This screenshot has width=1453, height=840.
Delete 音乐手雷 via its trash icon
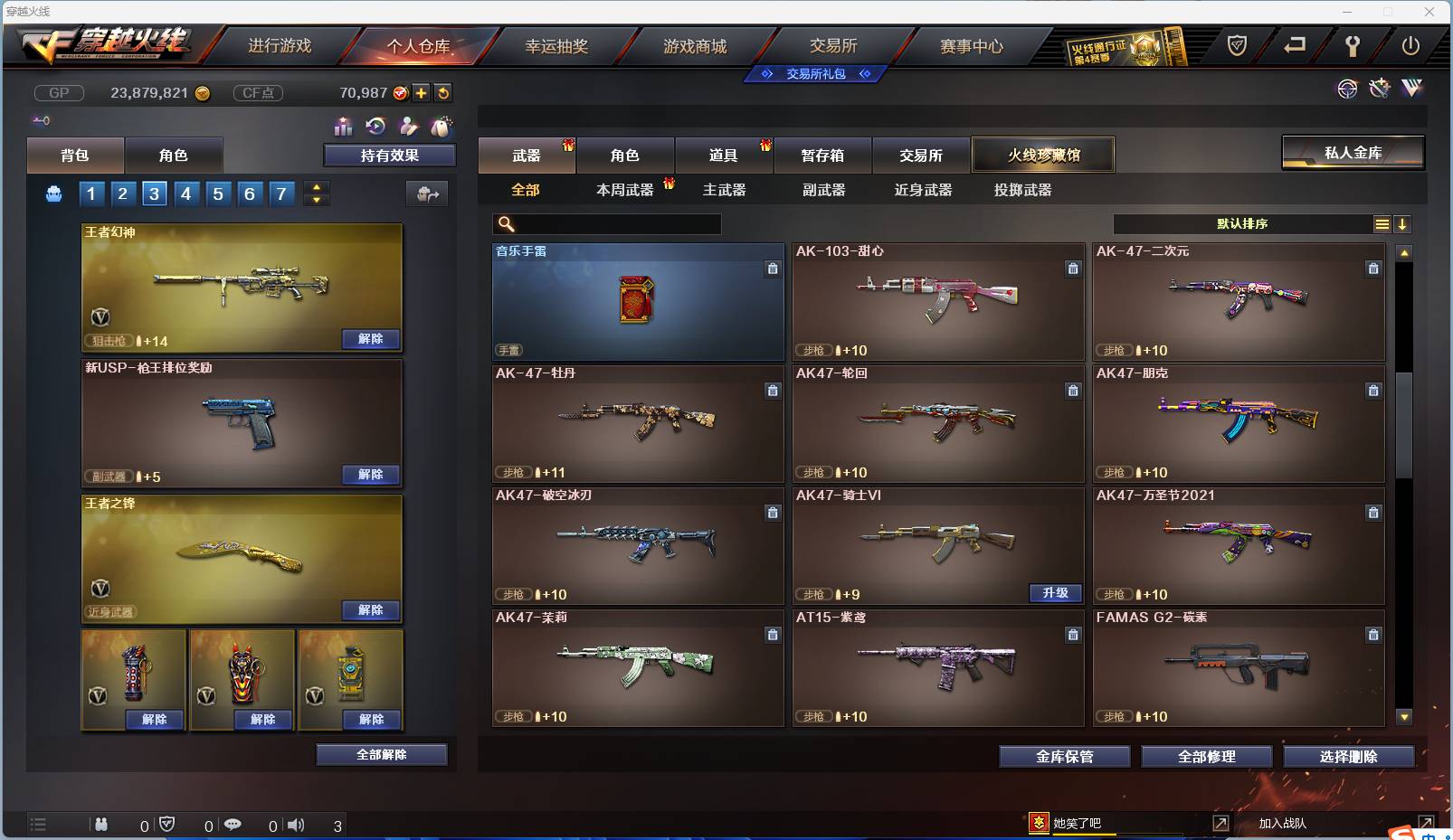[773, 269]
